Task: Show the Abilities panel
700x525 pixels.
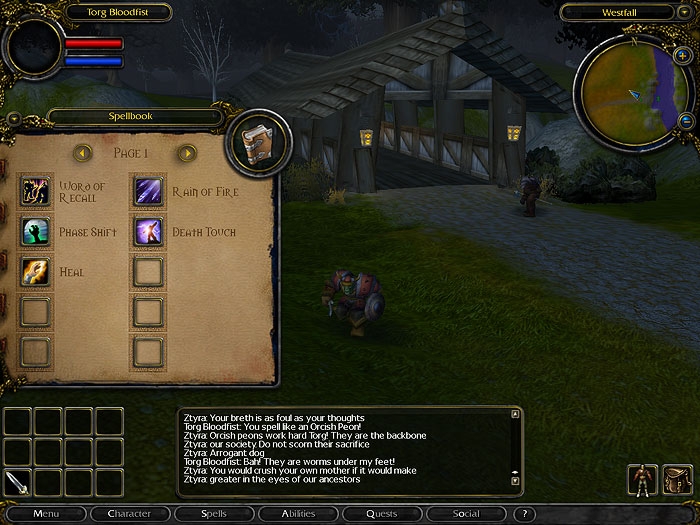Action: click(297, 514)
